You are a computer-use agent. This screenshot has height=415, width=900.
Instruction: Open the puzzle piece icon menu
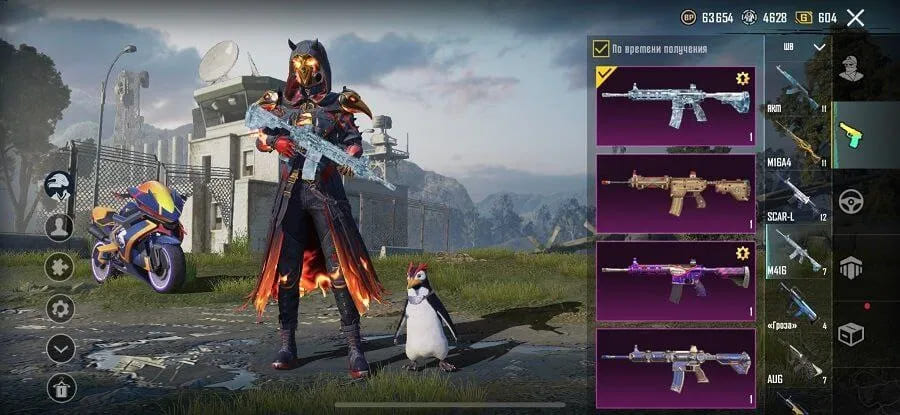[60, 267]
